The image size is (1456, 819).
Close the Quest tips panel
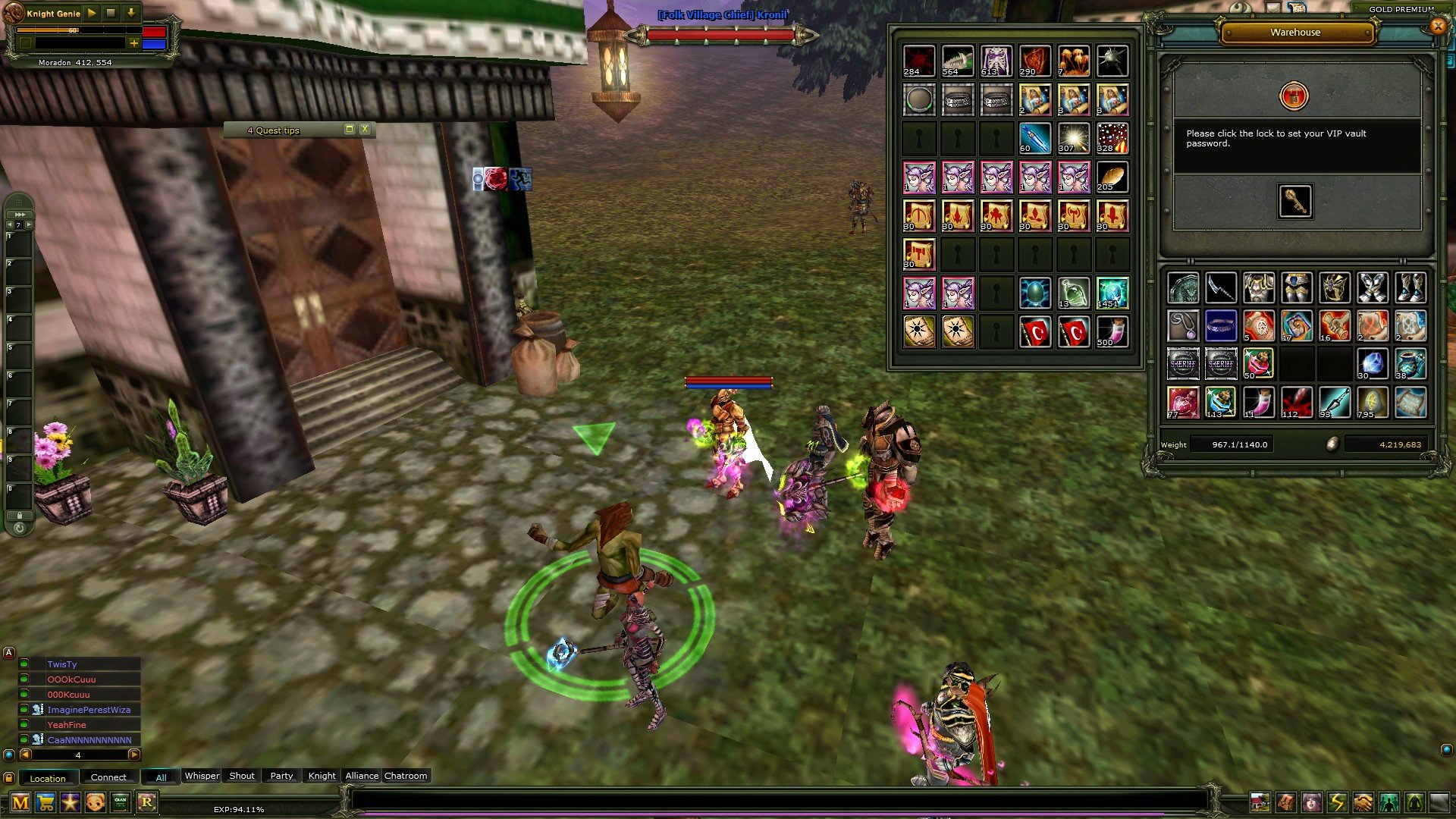point(365,129)
